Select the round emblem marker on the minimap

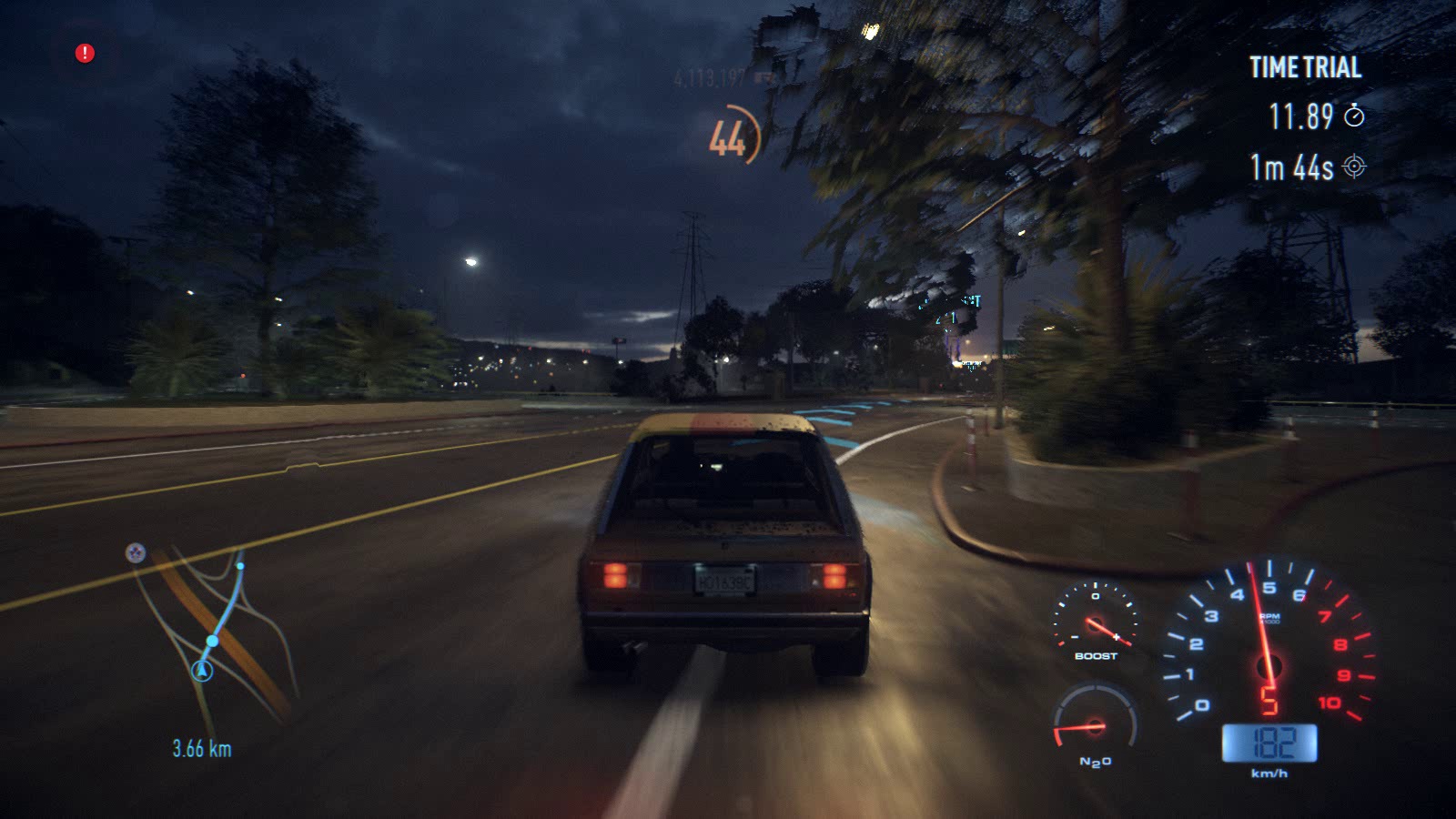[136, 552]
